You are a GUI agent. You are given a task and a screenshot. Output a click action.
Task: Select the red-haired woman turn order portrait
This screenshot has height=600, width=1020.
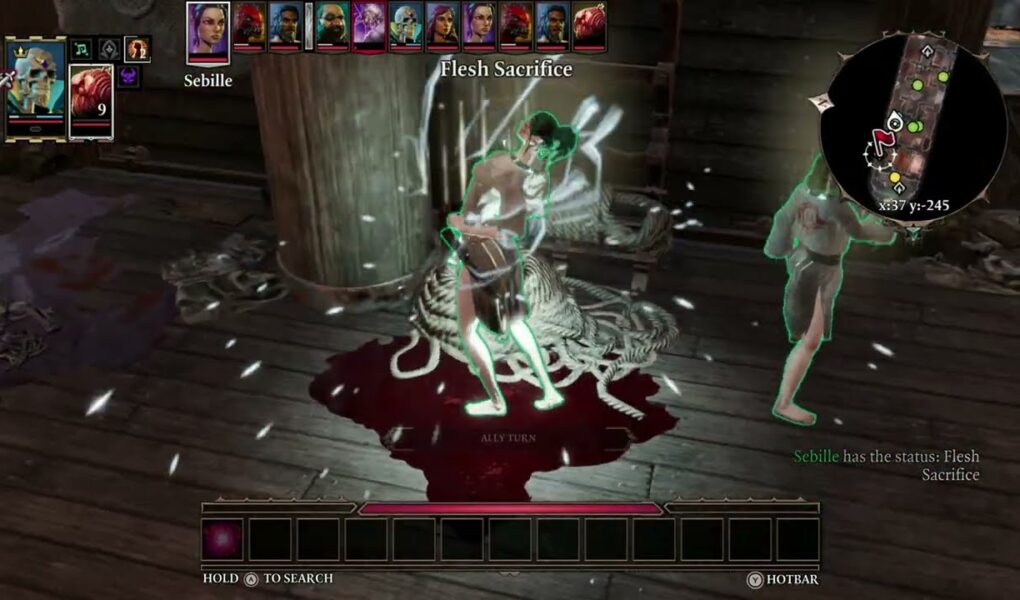pyautogui.click(x=443, y=26)
